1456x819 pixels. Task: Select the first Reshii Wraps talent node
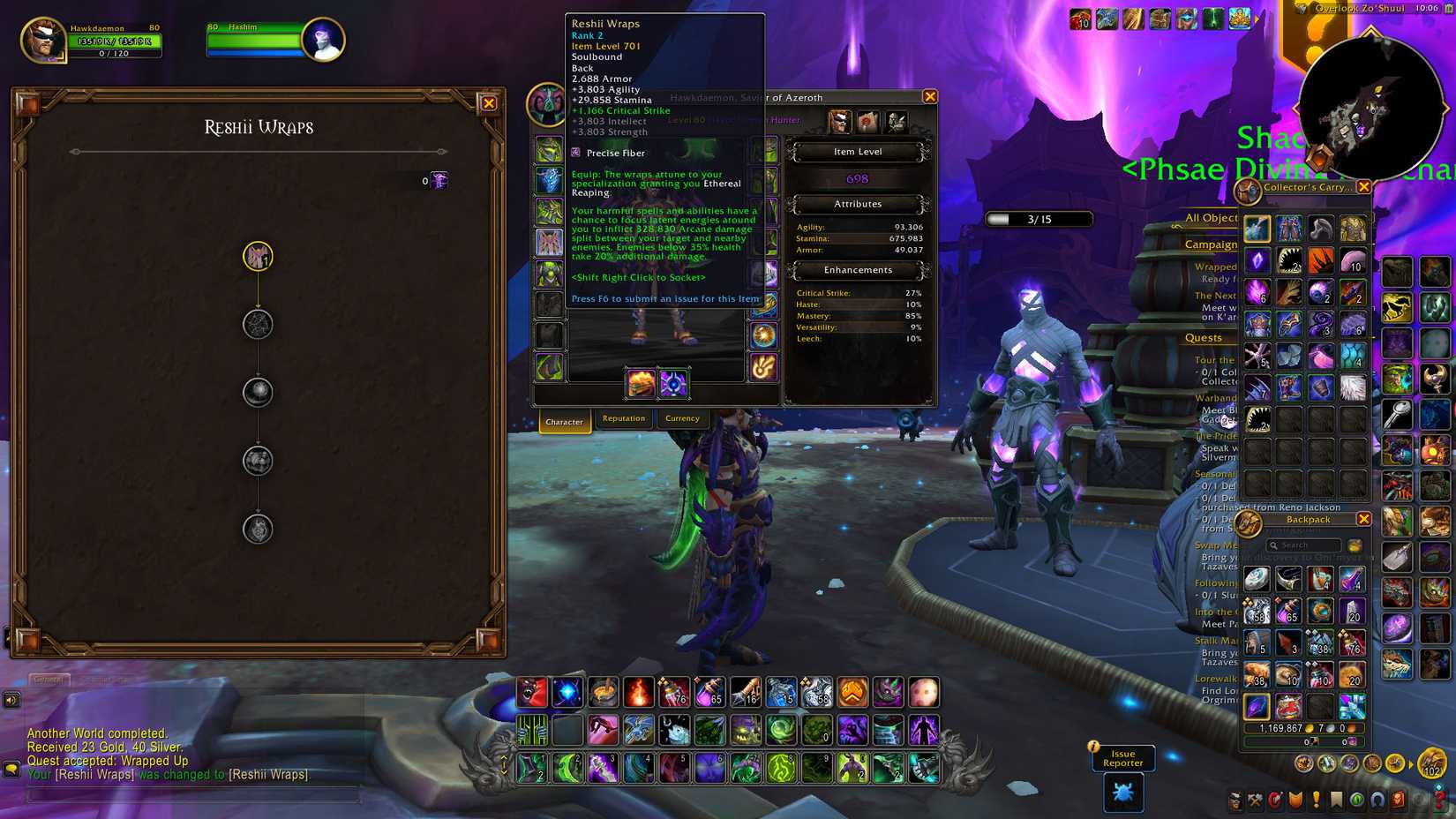click(x=257, y=257)
